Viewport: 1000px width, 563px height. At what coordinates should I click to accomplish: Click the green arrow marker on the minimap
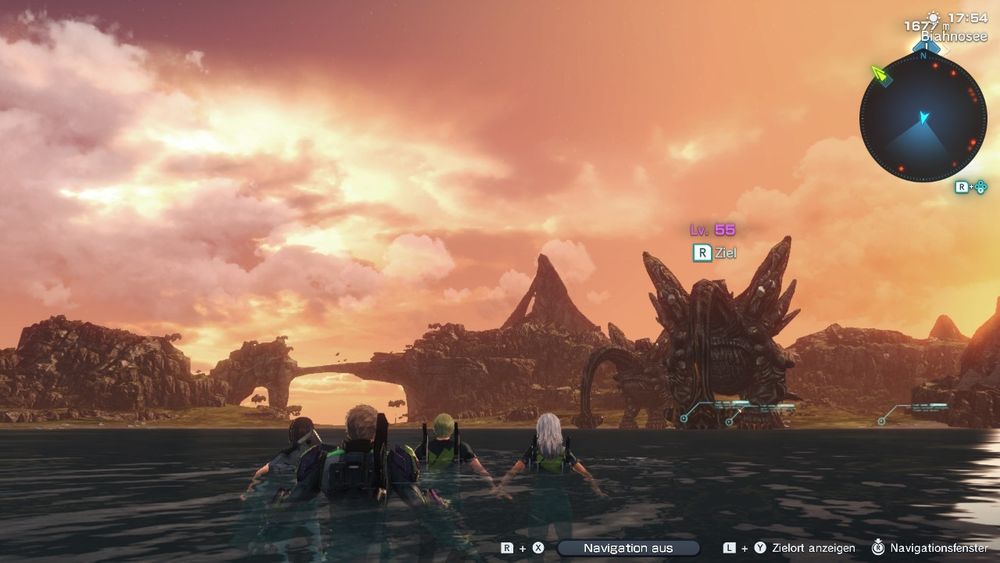(x=879, y=75)
